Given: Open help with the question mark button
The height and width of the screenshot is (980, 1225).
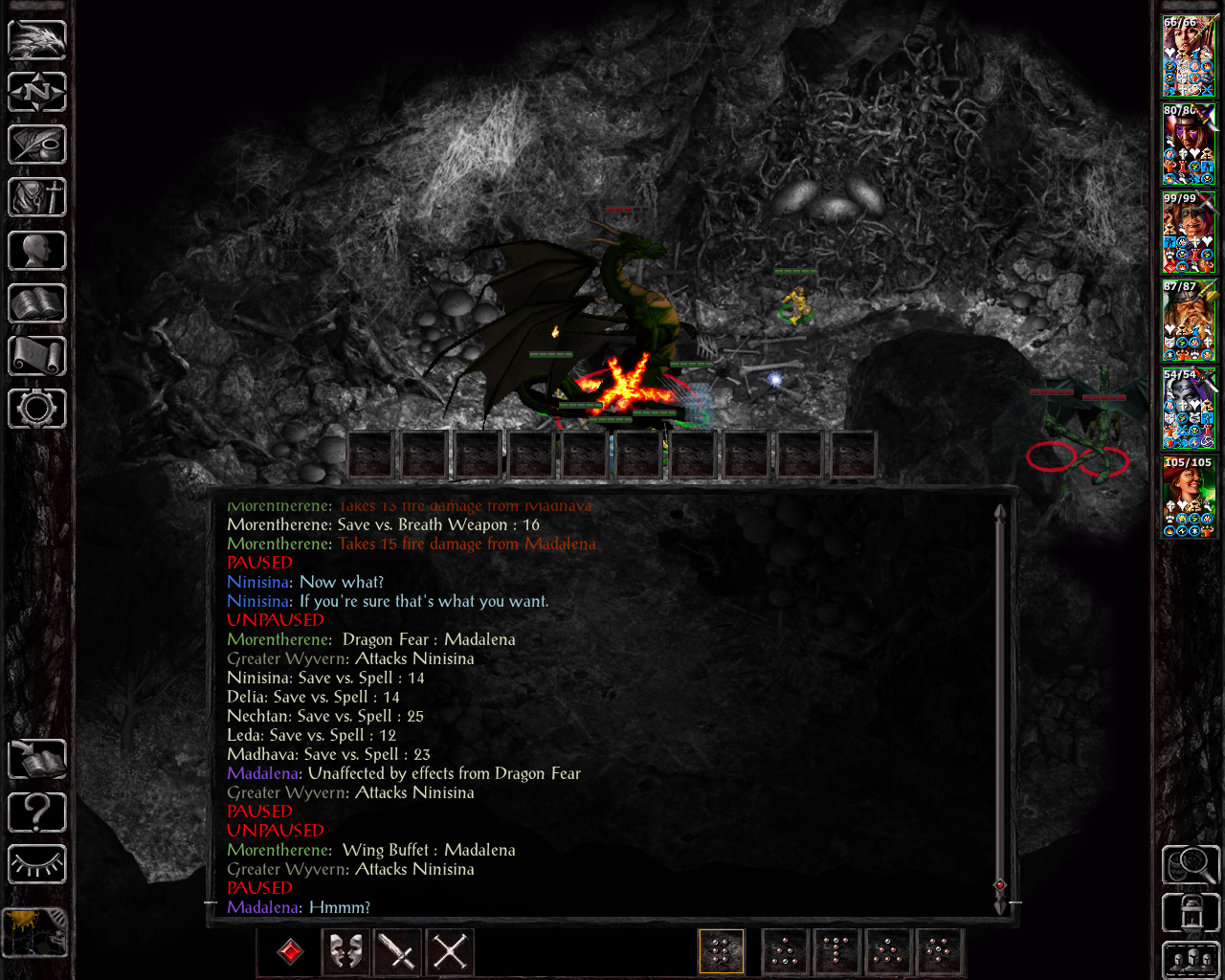Looking at the screenshot, I should [37, 813].
